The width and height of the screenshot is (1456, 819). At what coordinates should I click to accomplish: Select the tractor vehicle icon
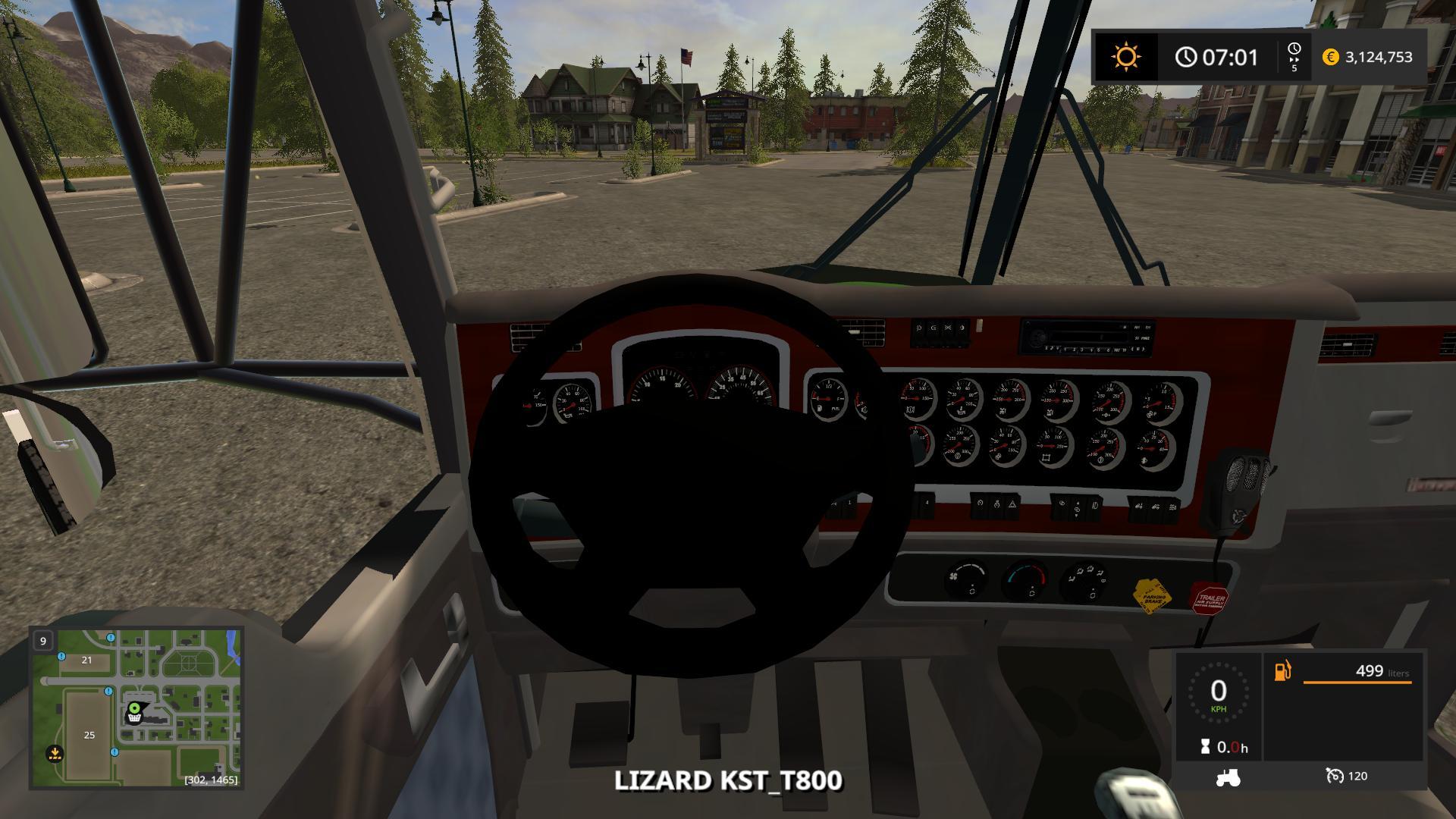pyautogui.click(x=1228, y=777)
